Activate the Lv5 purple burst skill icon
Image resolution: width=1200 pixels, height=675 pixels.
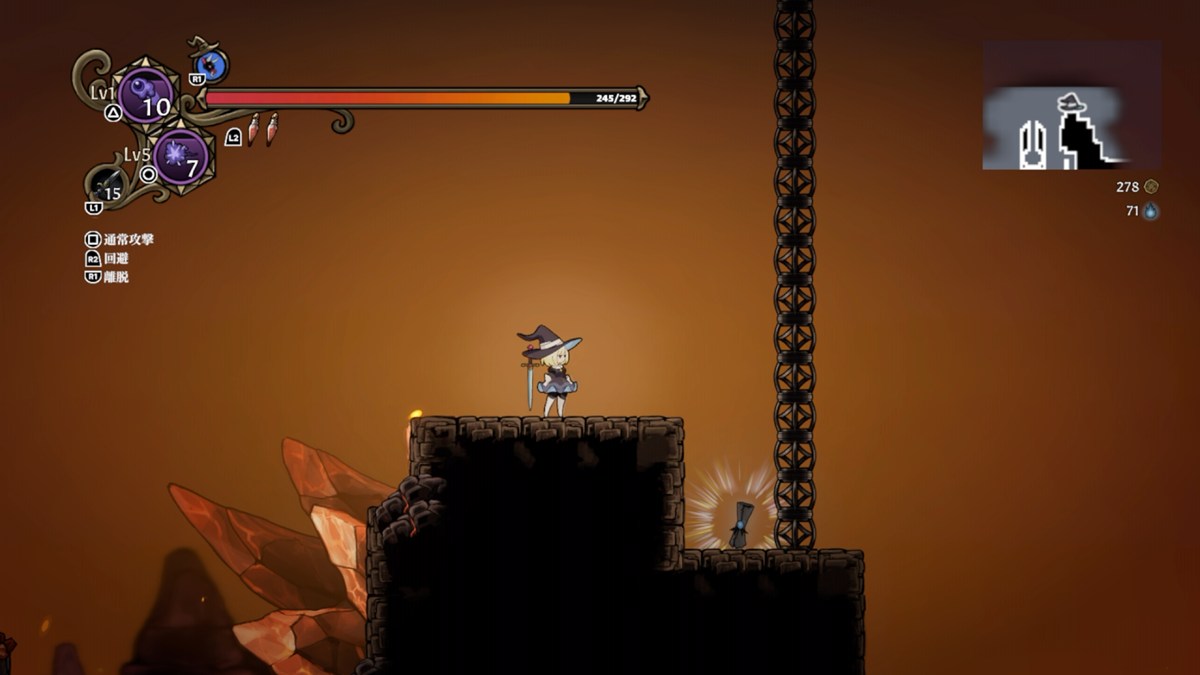[x=181, y=158]
